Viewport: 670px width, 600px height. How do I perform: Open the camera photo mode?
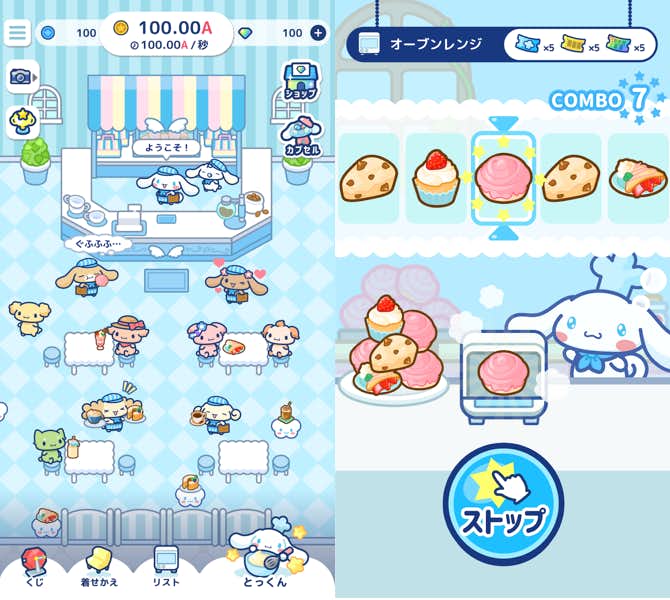click(21, 76)
